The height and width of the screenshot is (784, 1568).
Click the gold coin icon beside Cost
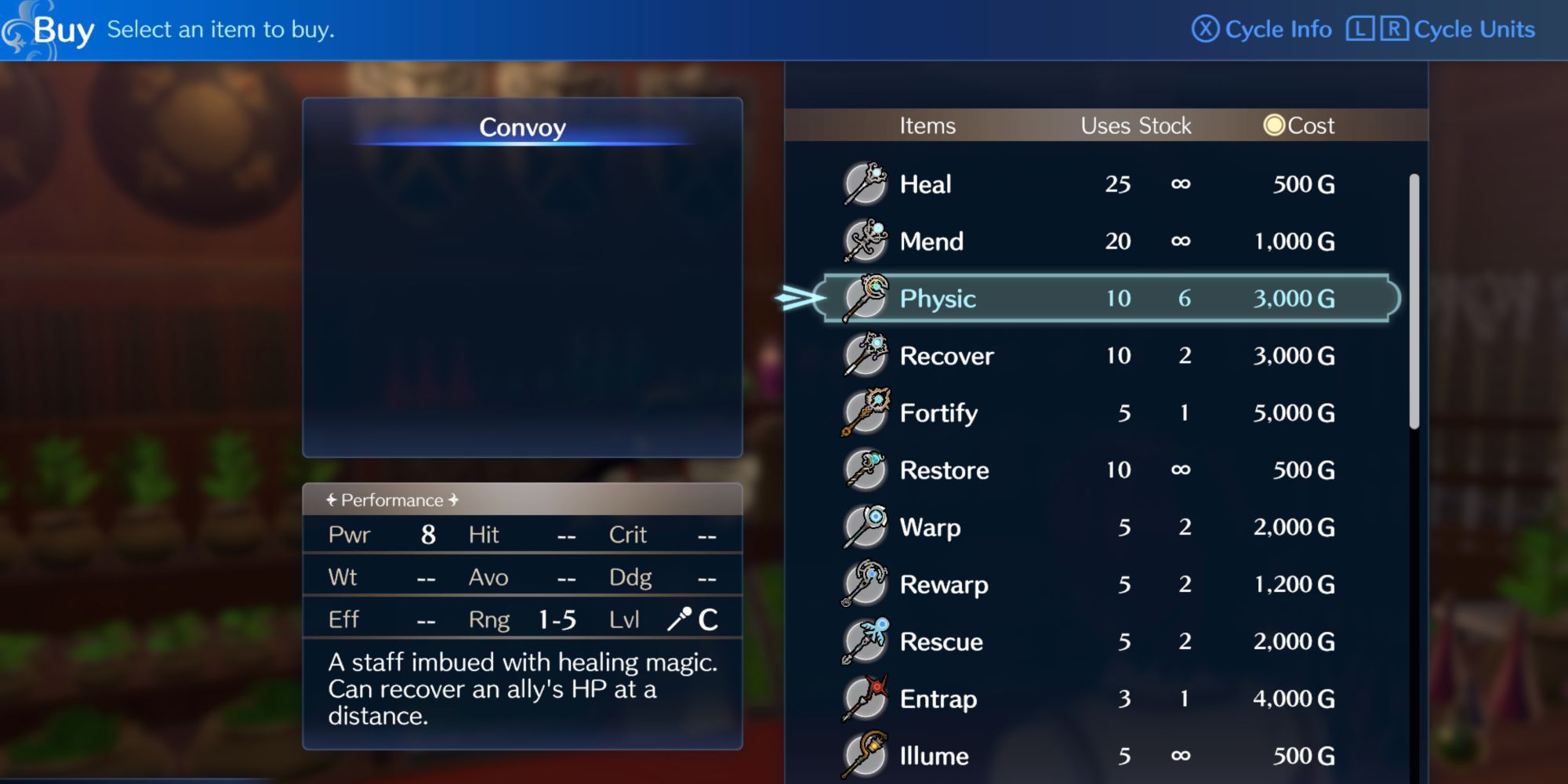[1274, 125]
